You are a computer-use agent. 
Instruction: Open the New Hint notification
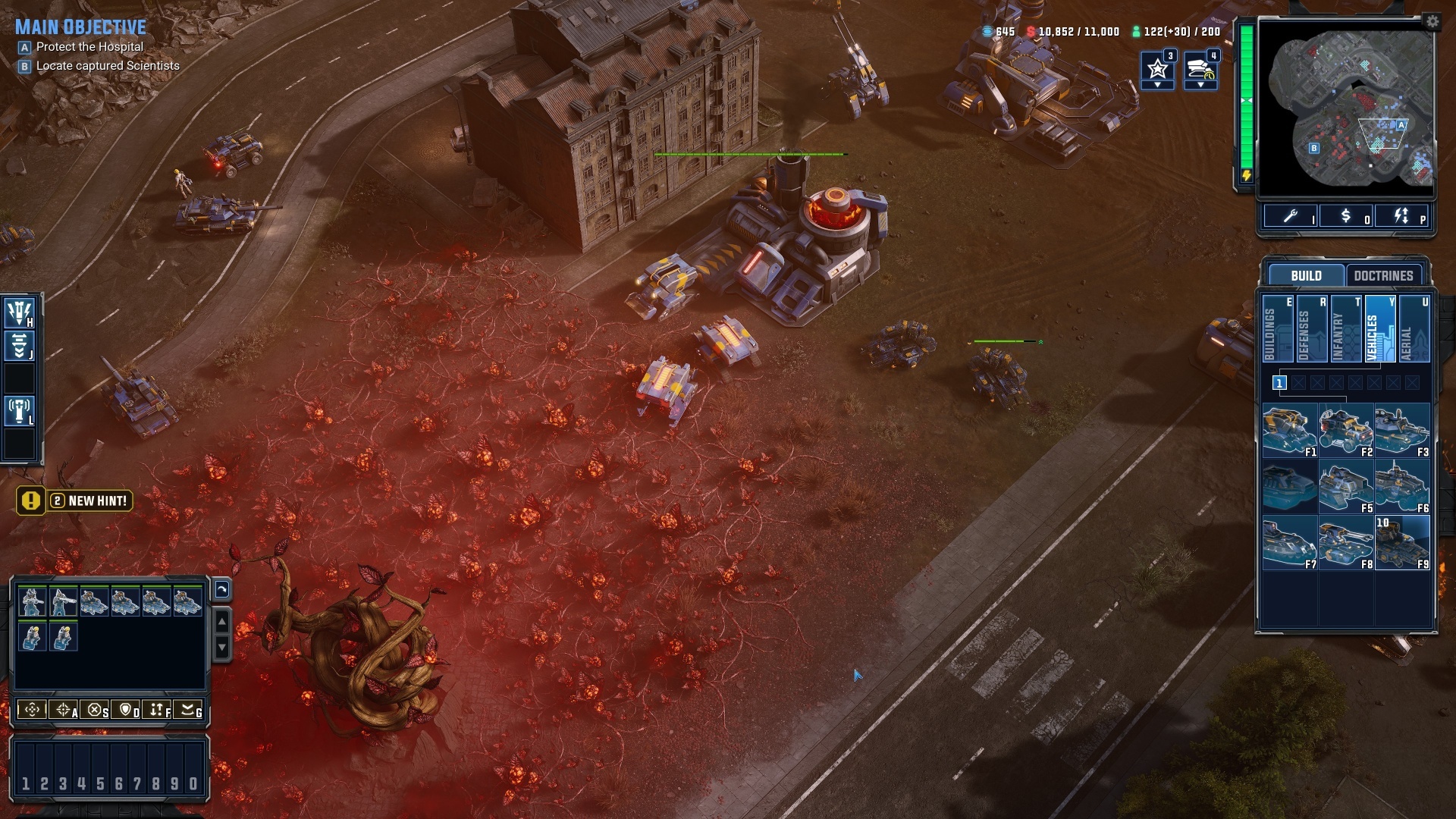[75, 501]
